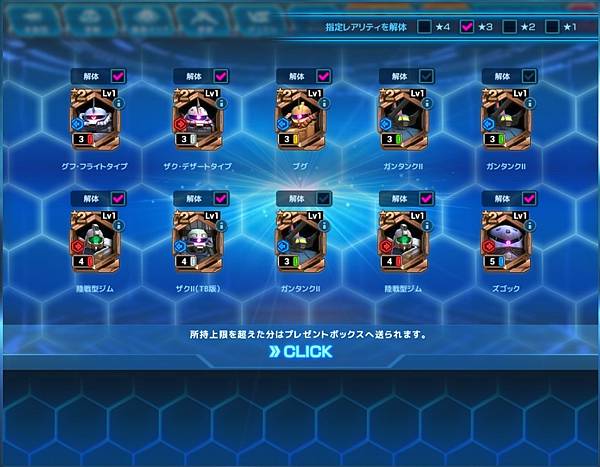Choose the ザク・デザートタイプ unit card
This screenshot has width=600, height=467.
[198, 121]
